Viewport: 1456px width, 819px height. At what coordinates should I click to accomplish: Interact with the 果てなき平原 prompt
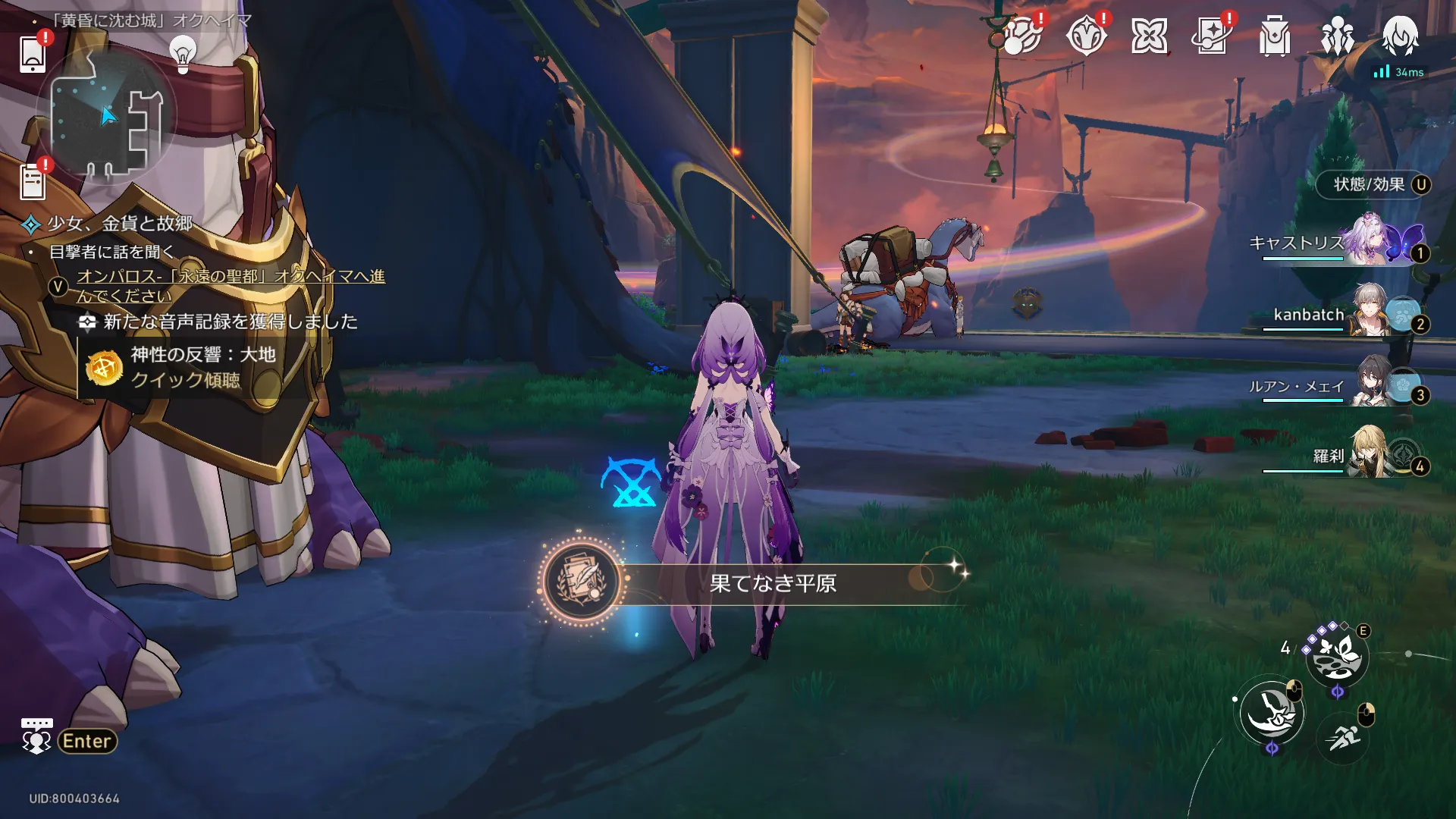[x=772, y=583]
